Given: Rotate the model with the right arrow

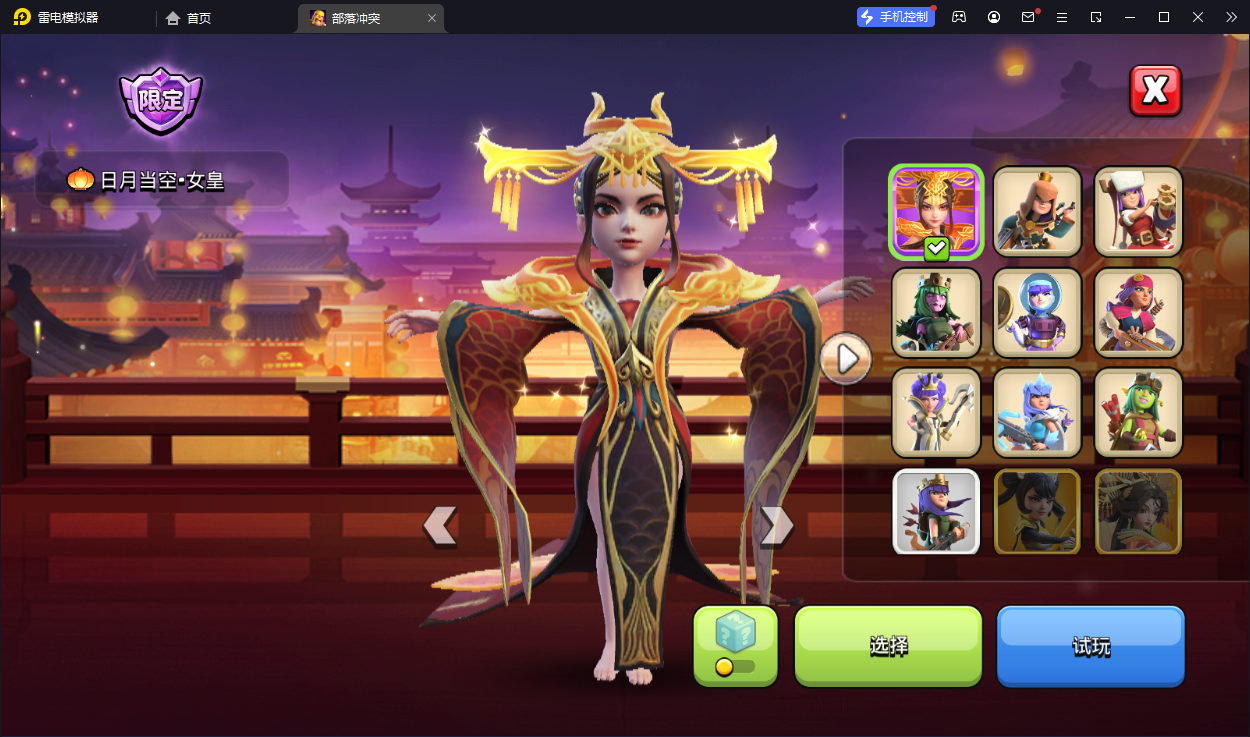Looking at the screenshot, I should click(776, 525).
